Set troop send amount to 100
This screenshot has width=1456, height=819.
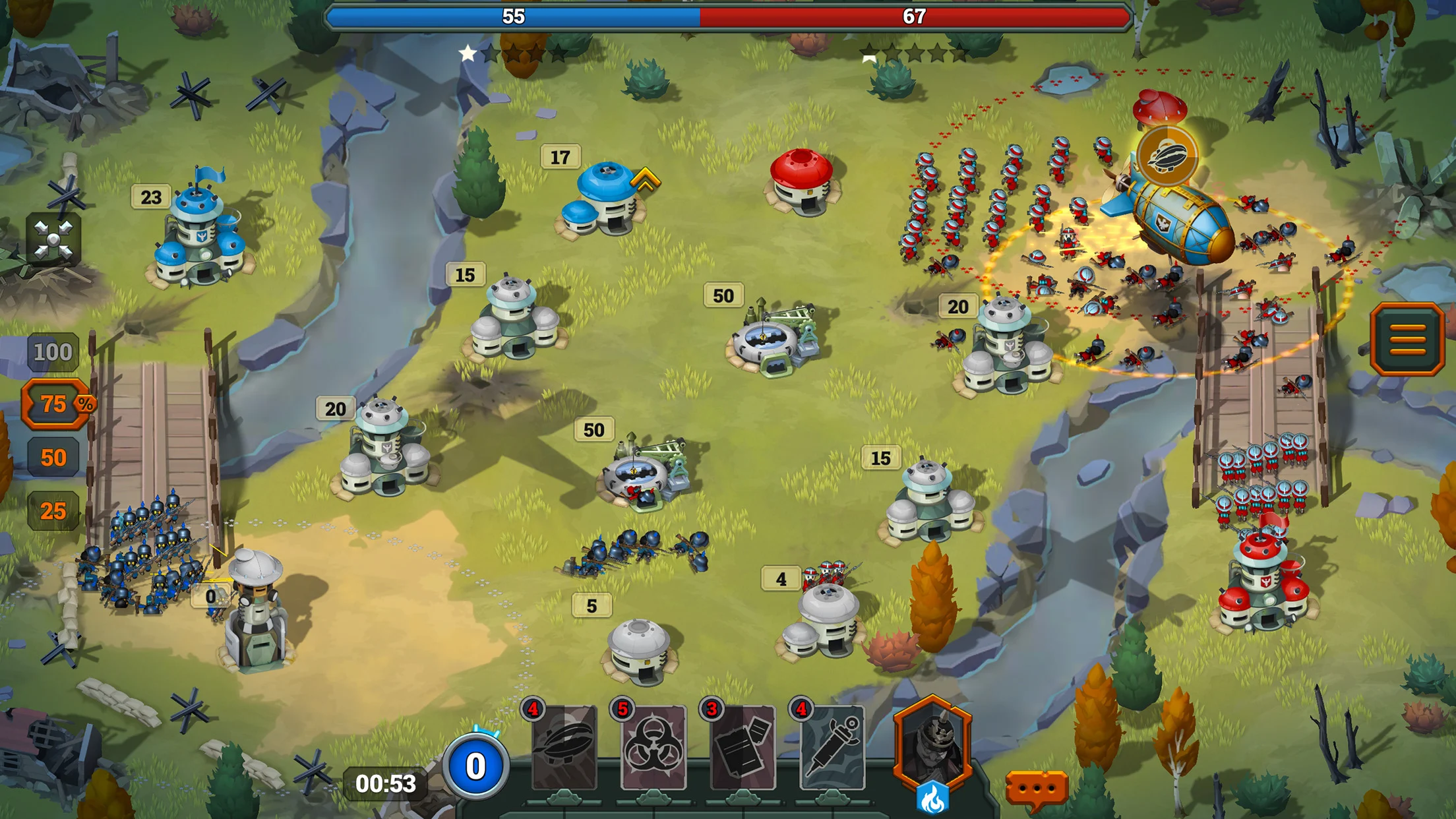tap(53, 352)
